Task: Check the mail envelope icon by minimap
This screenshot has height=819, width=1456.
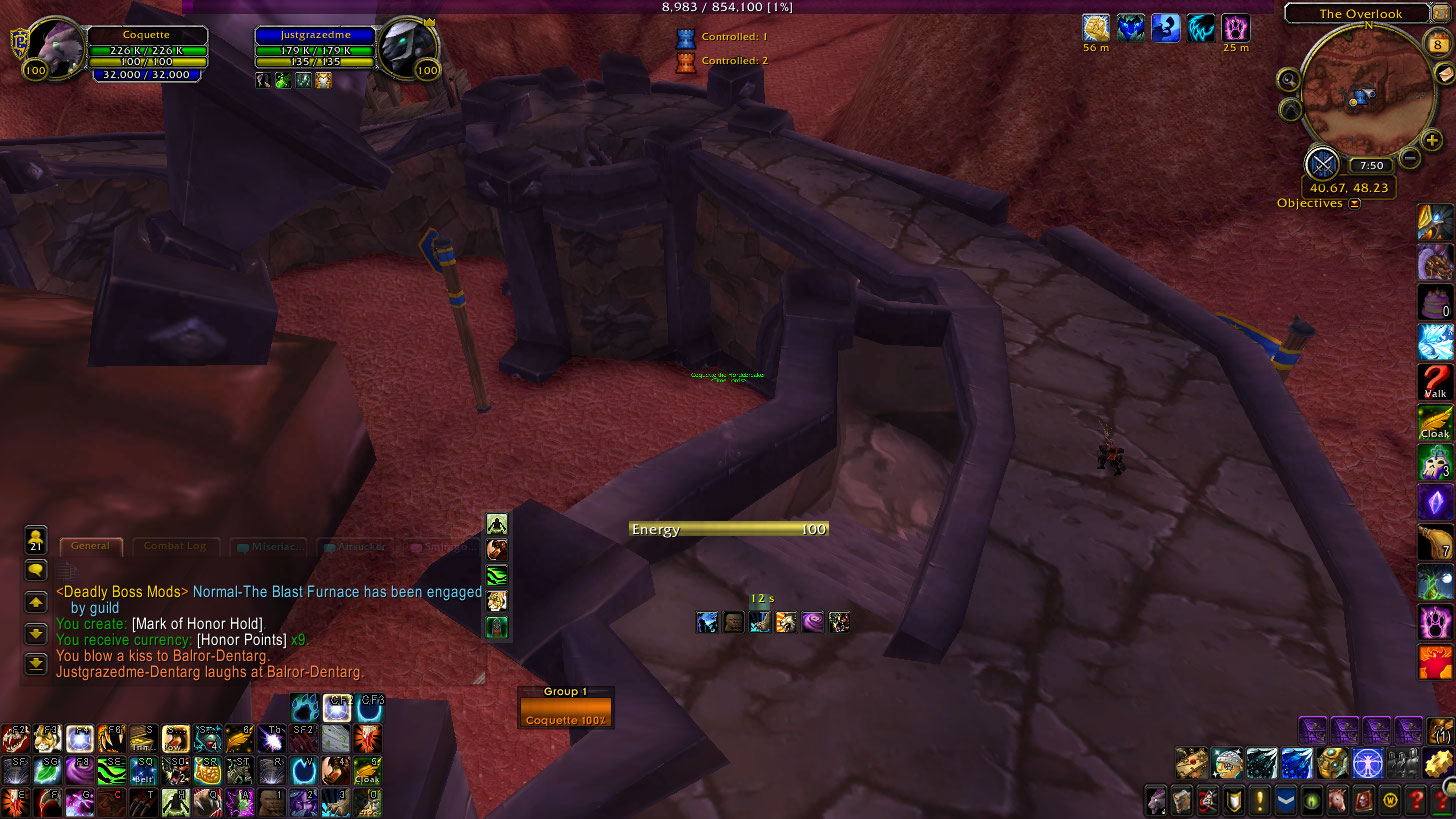Action: click(x=1444, y=75)
